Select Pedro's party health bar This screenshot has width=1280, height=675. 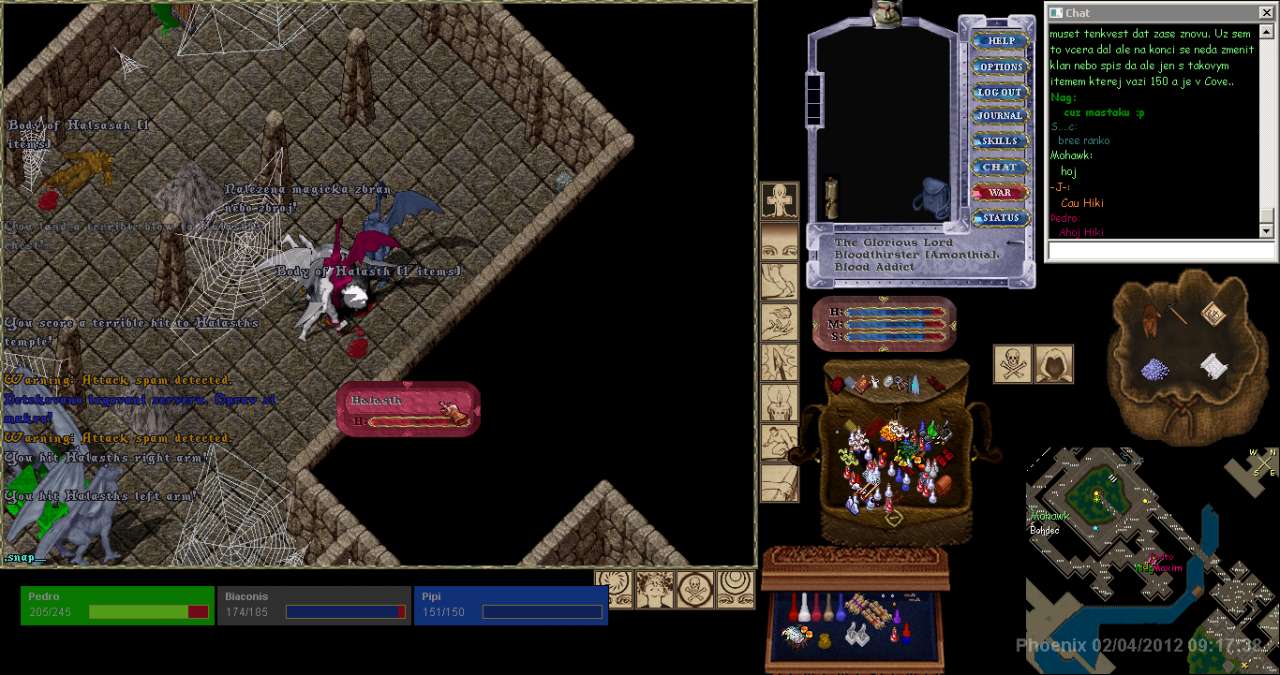click(117, 605)
